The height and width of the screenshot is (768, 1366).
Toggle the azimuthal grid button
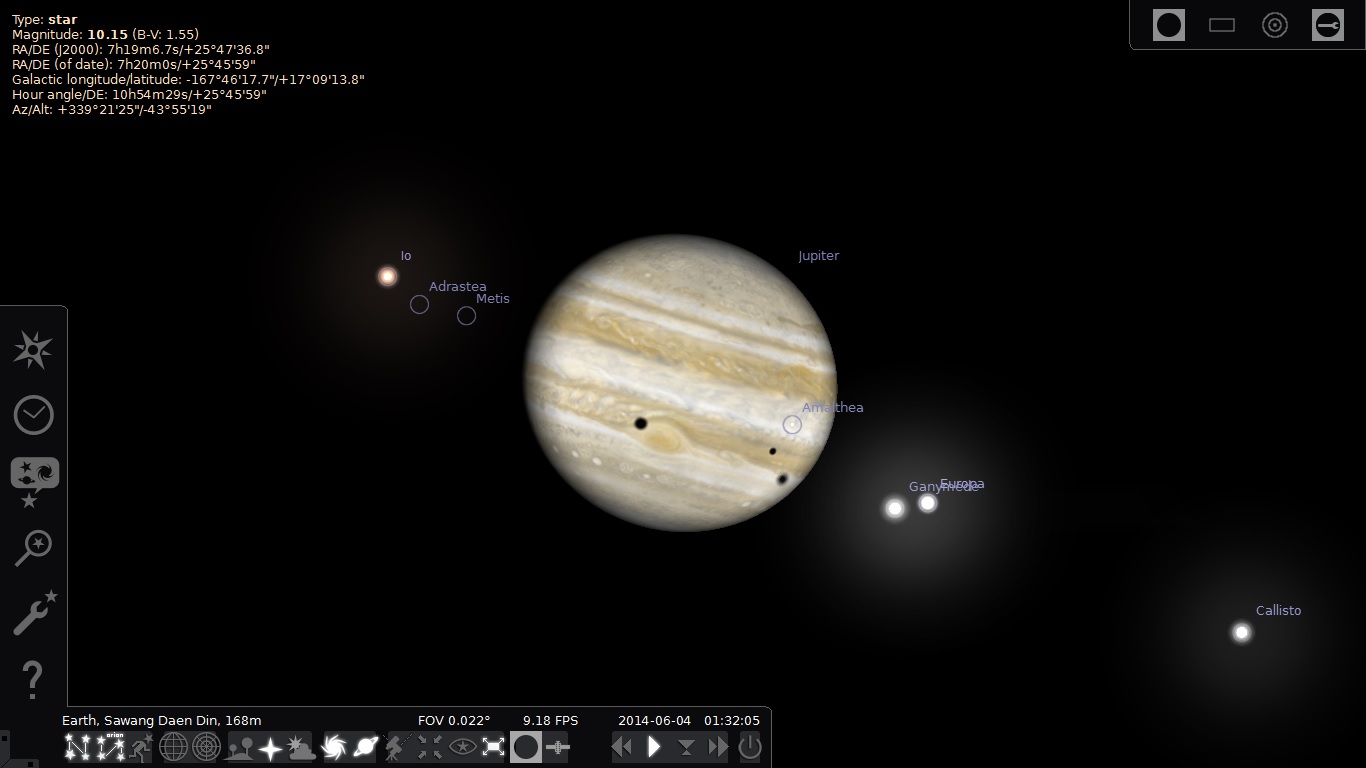point(206,747)
